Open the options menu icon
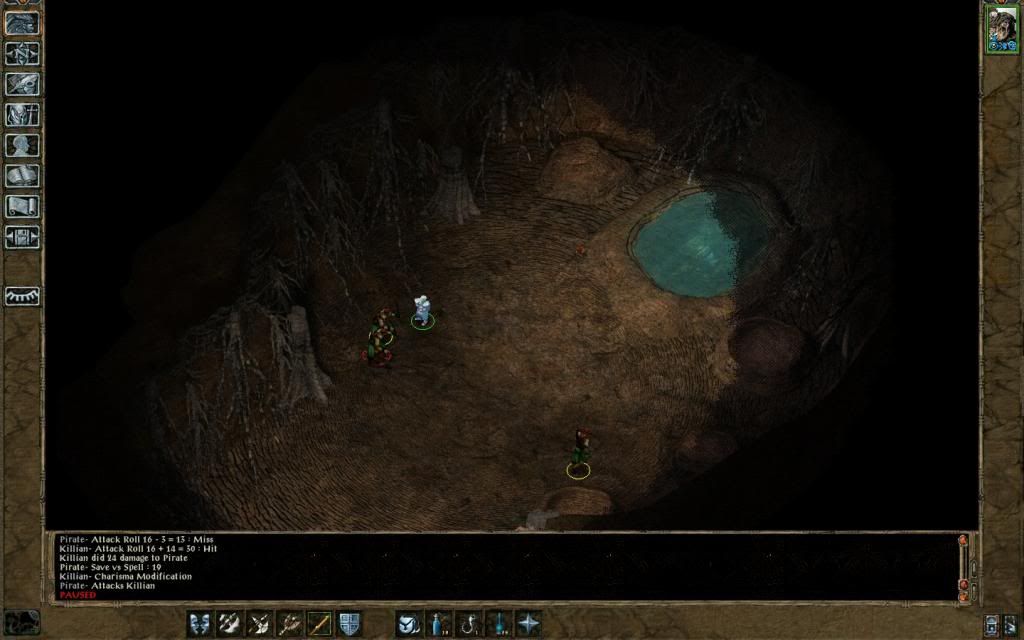Viewport: 1024px width, 640px height. coord(22,237)
